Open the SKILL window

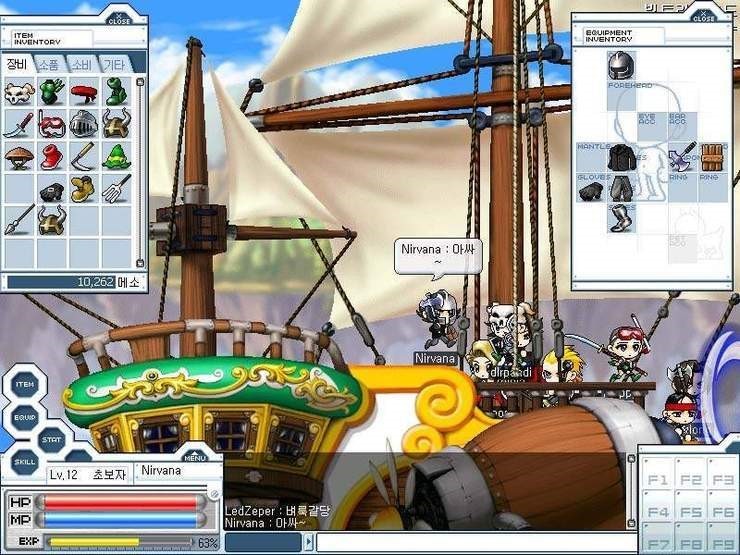[x=25, y=462]
